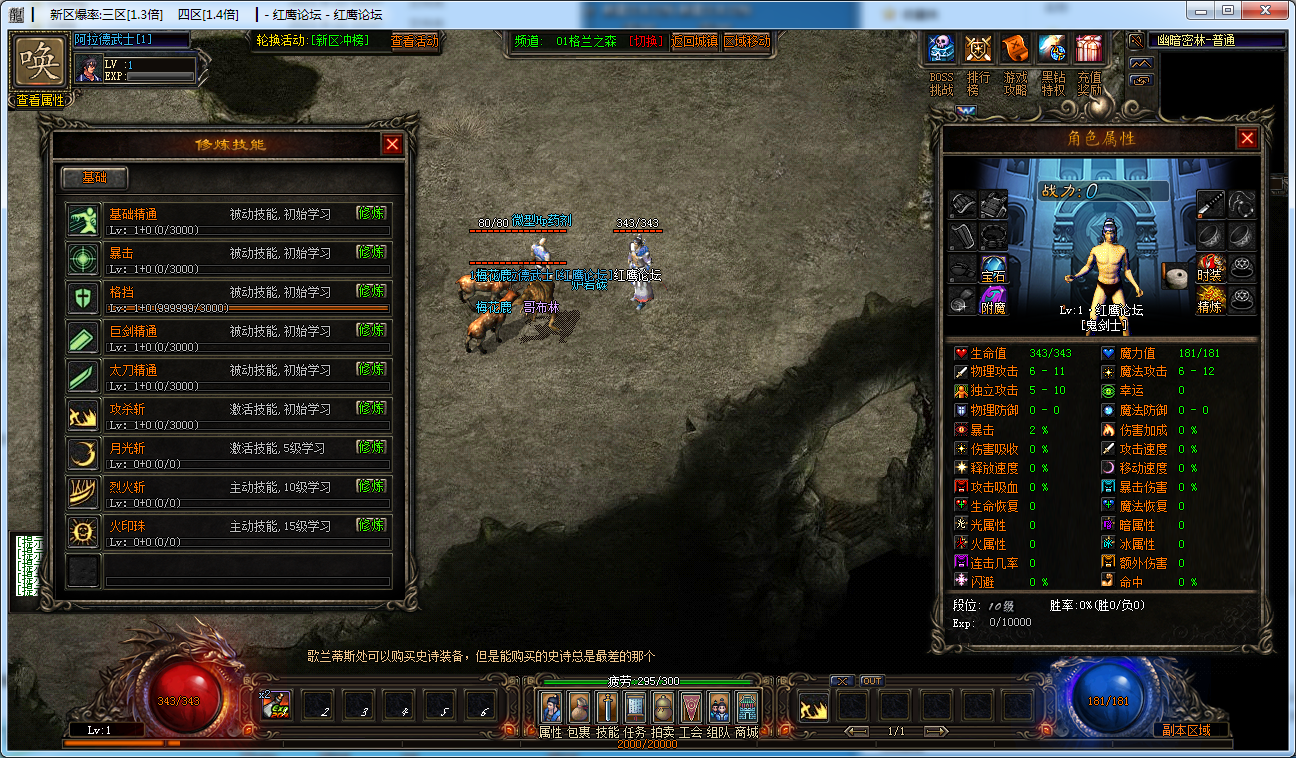Train the 烈火斩 skill with 修炼

point(371,485)
